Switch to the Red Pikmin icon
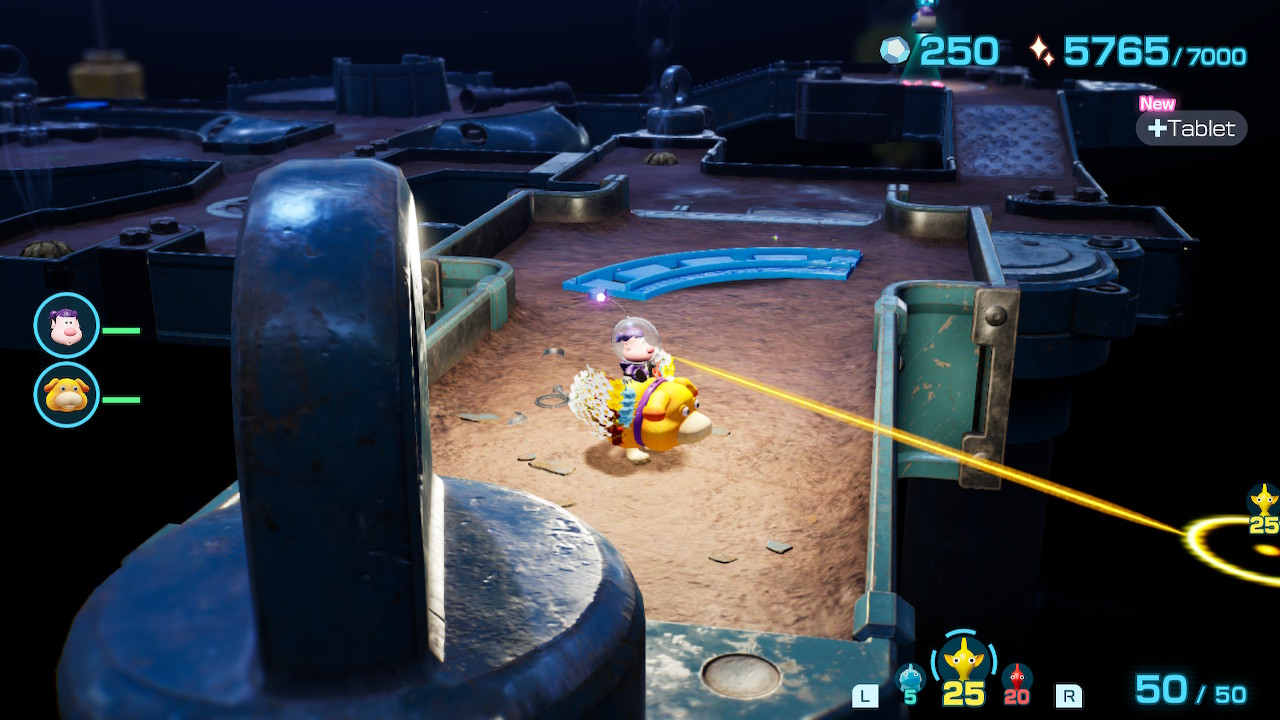The height and width of the screenshot is (720, 1280). pyautogui.click(x=1017, y=678)
